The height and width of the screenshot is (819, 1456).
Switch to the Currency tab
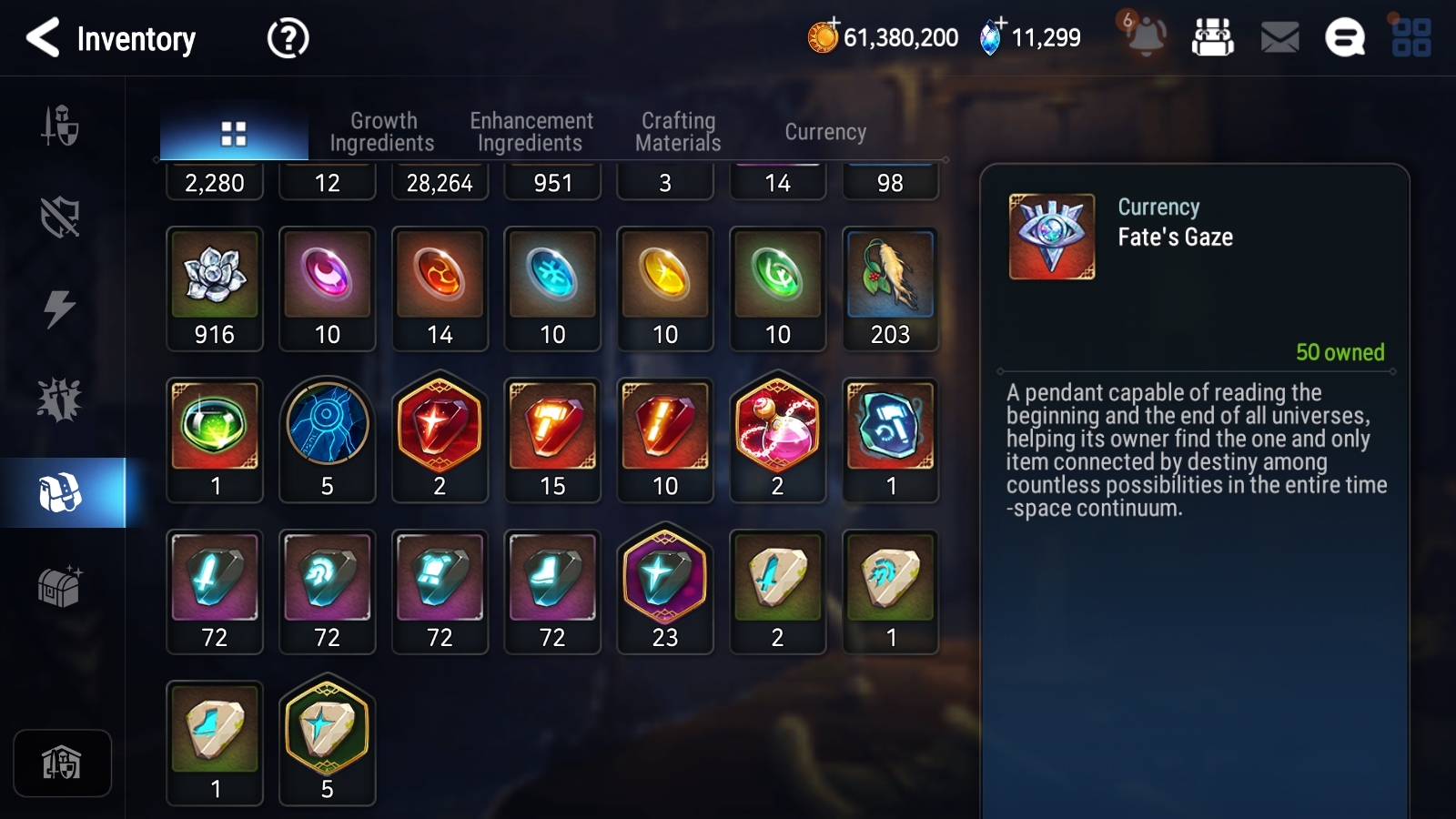pos(824,131)
